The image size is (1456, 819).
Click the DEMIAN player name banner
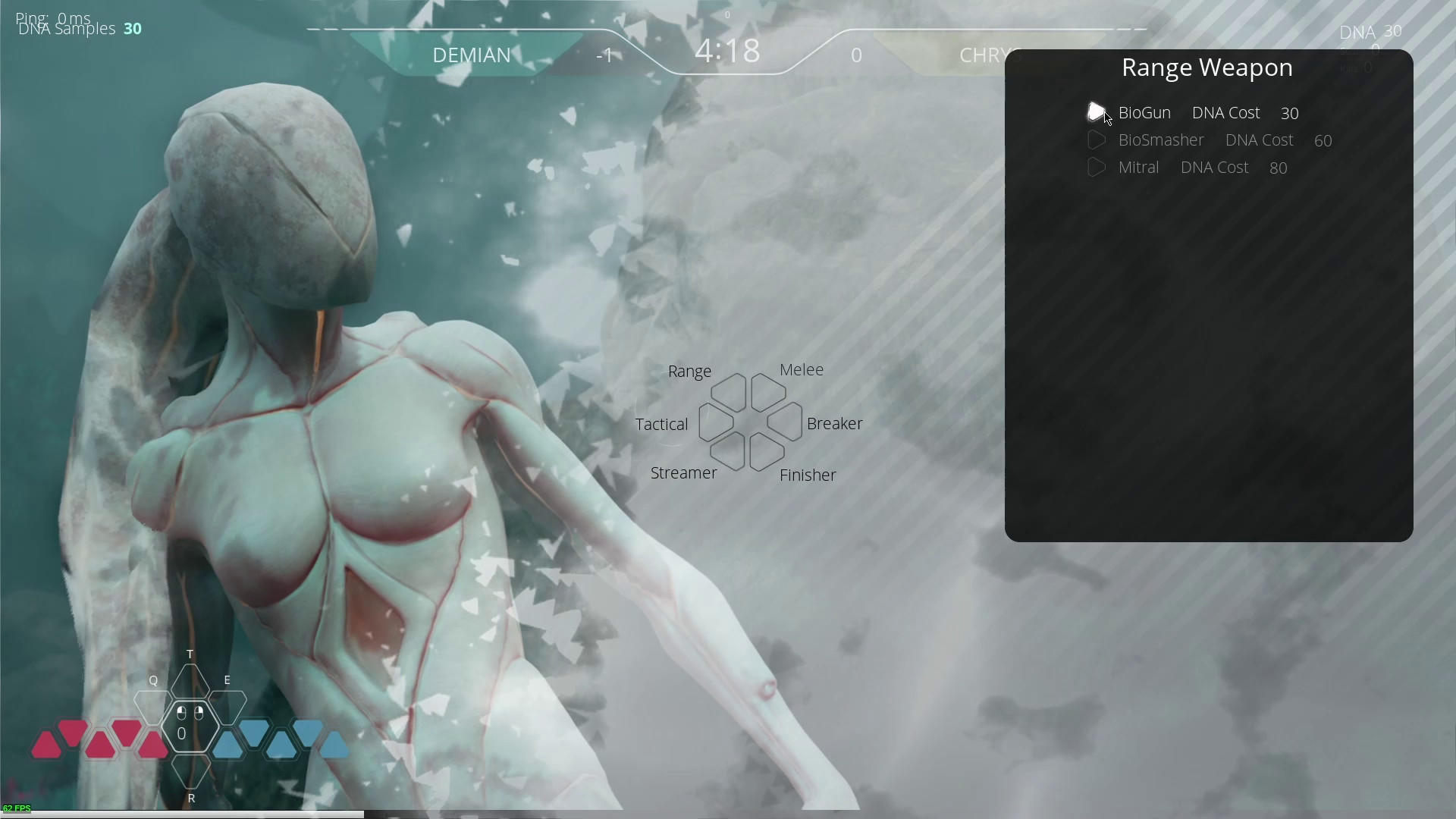pyautogui.click(x=471, y=55)
